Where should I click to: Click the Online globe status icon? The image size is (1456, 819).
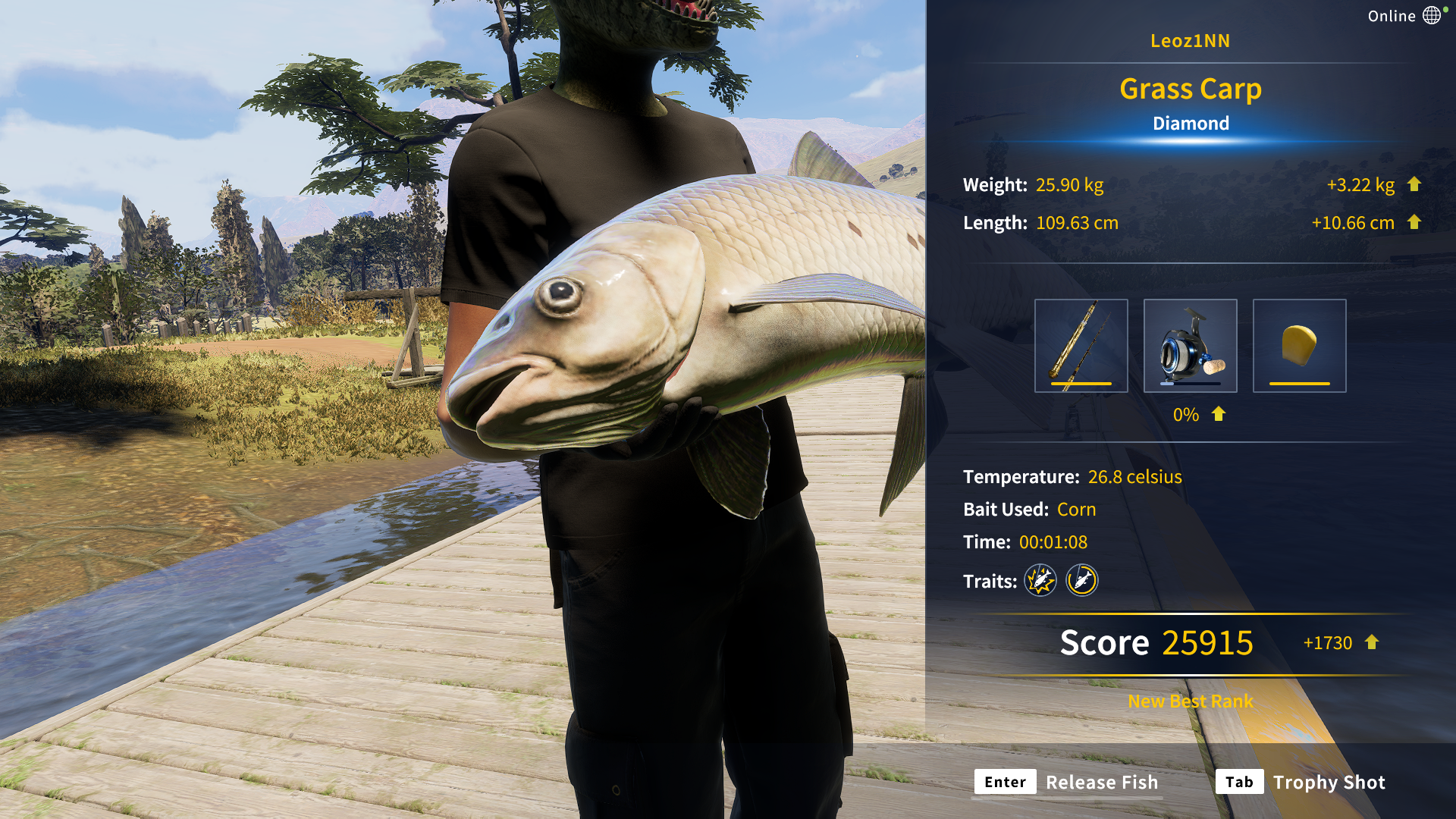tap(1431, 15)
